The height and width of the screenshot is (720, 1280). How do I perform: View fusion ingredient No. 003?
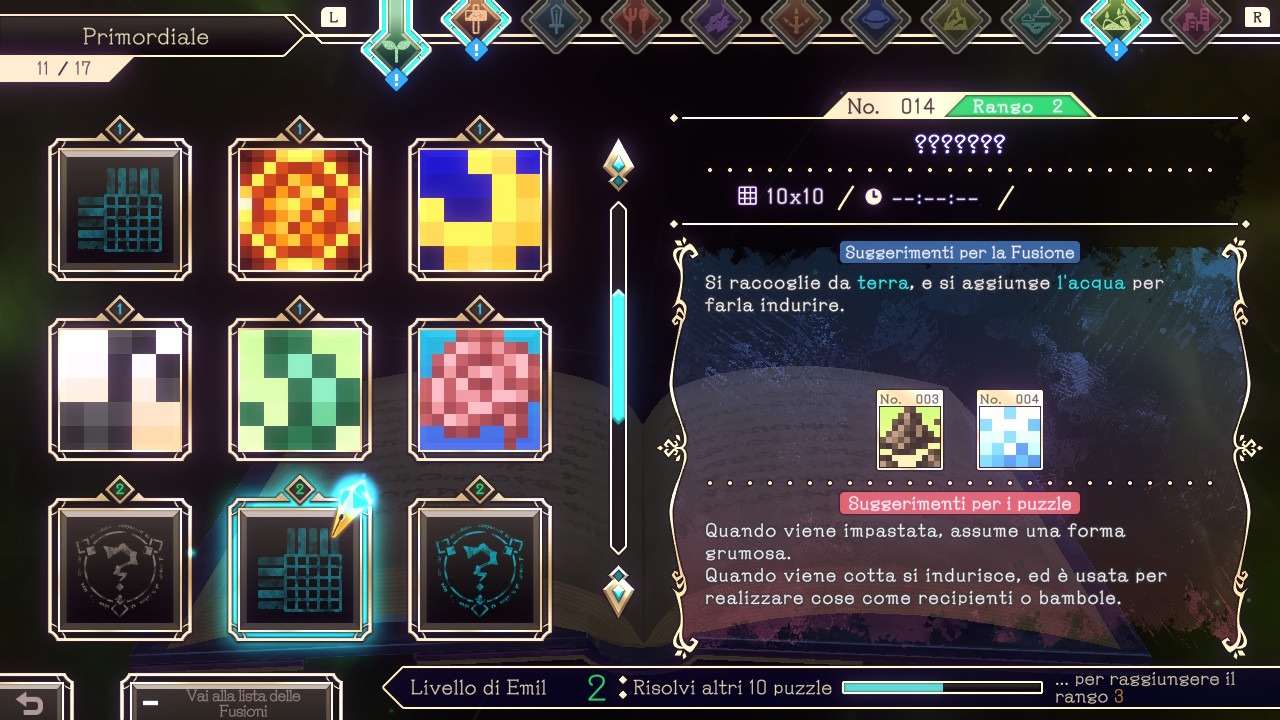click(x=910, y=430)
